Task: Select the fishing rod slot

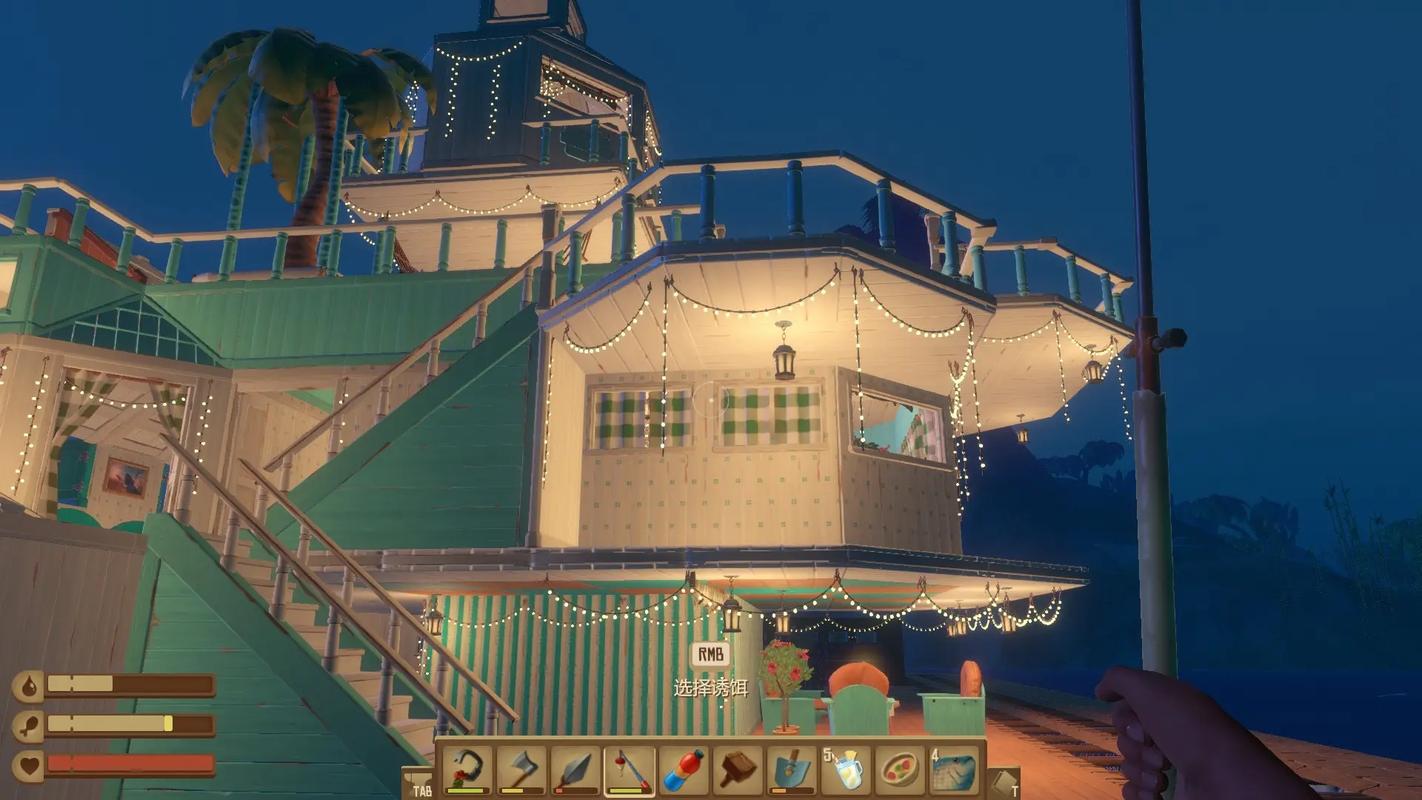Action: (629, 771)
